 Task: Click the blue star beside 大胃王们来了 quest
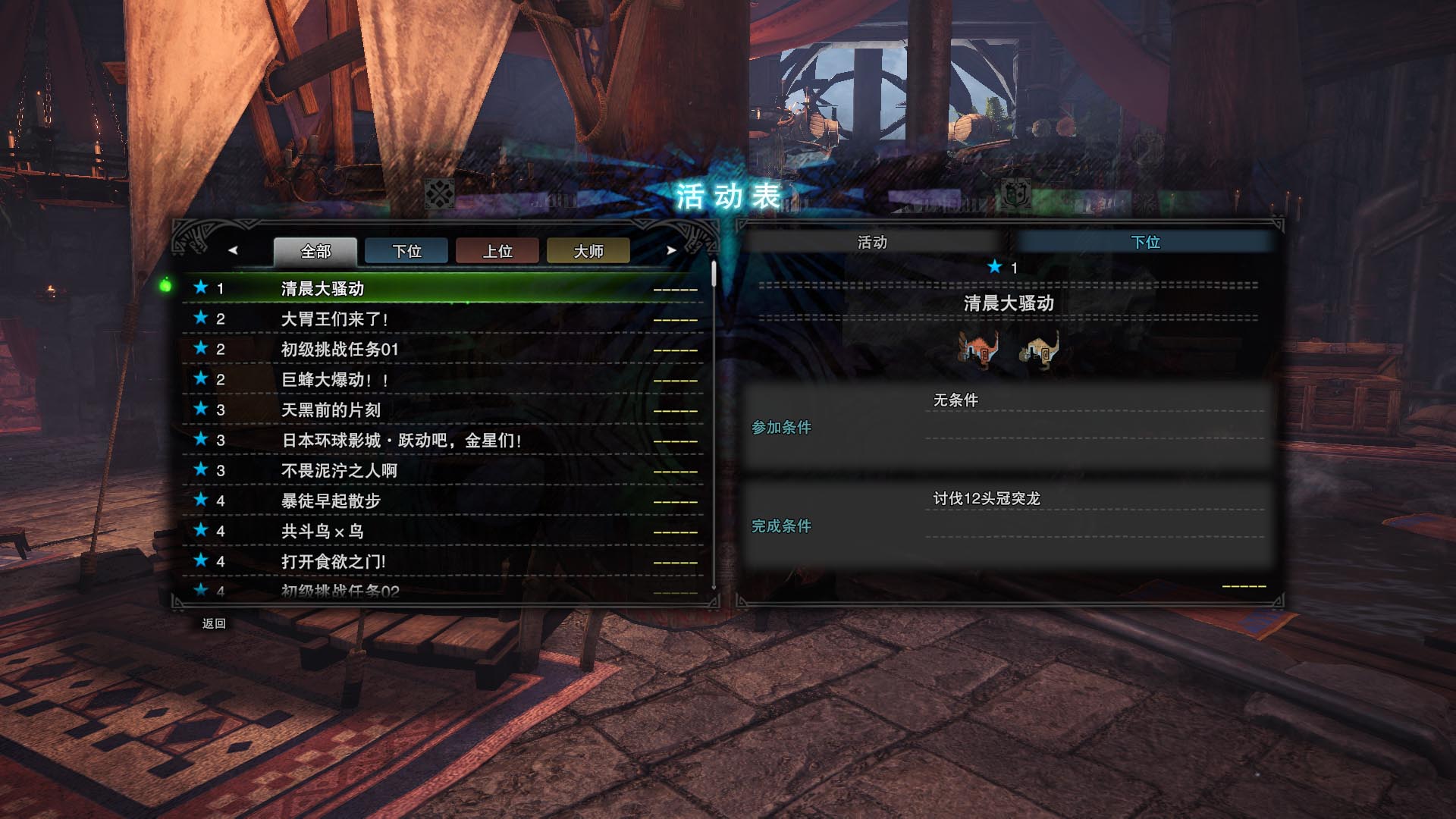click(x=200, y=319)
